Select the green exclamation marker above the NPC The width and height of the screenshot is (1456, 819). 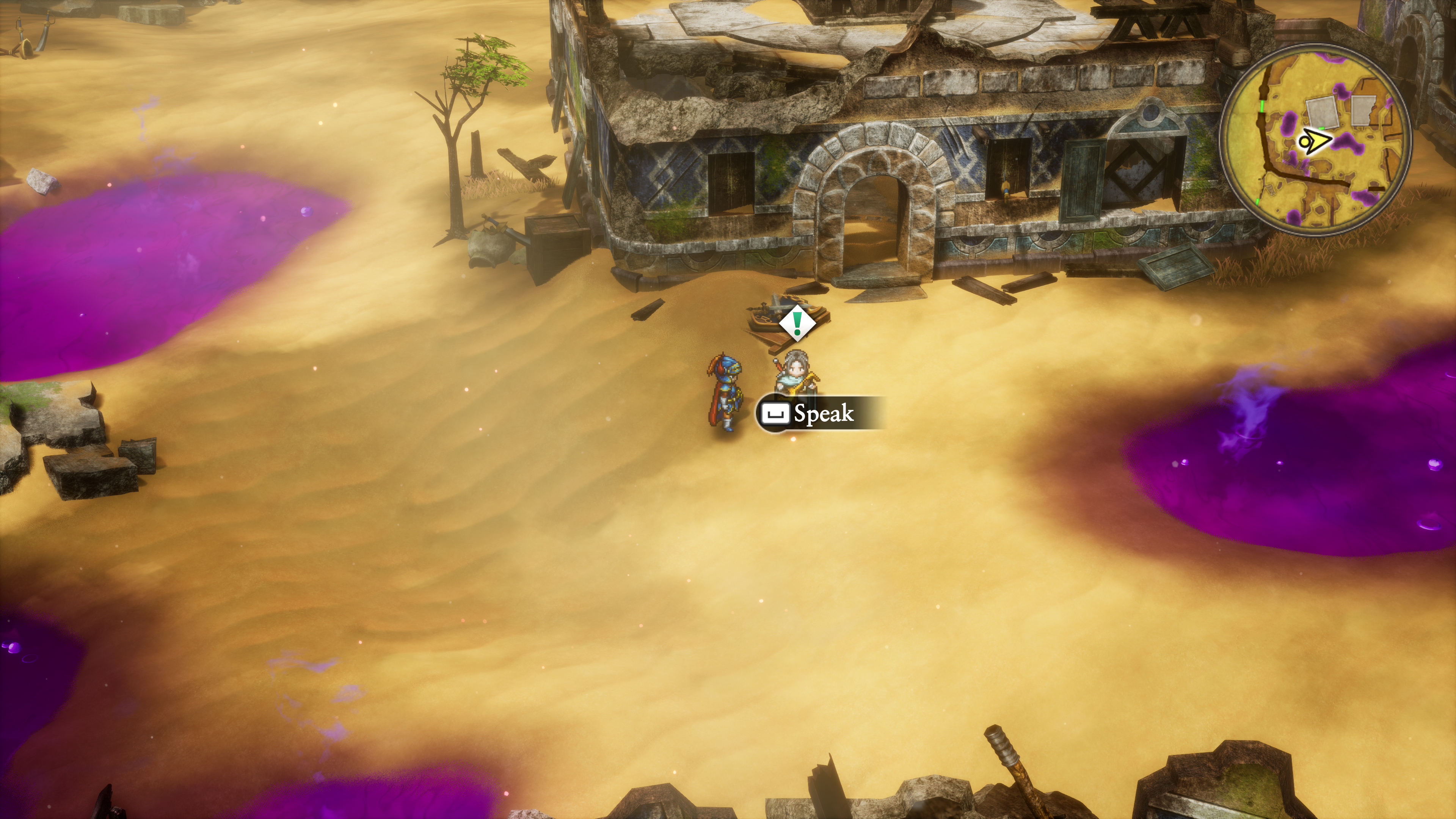(x=797, y=323)
